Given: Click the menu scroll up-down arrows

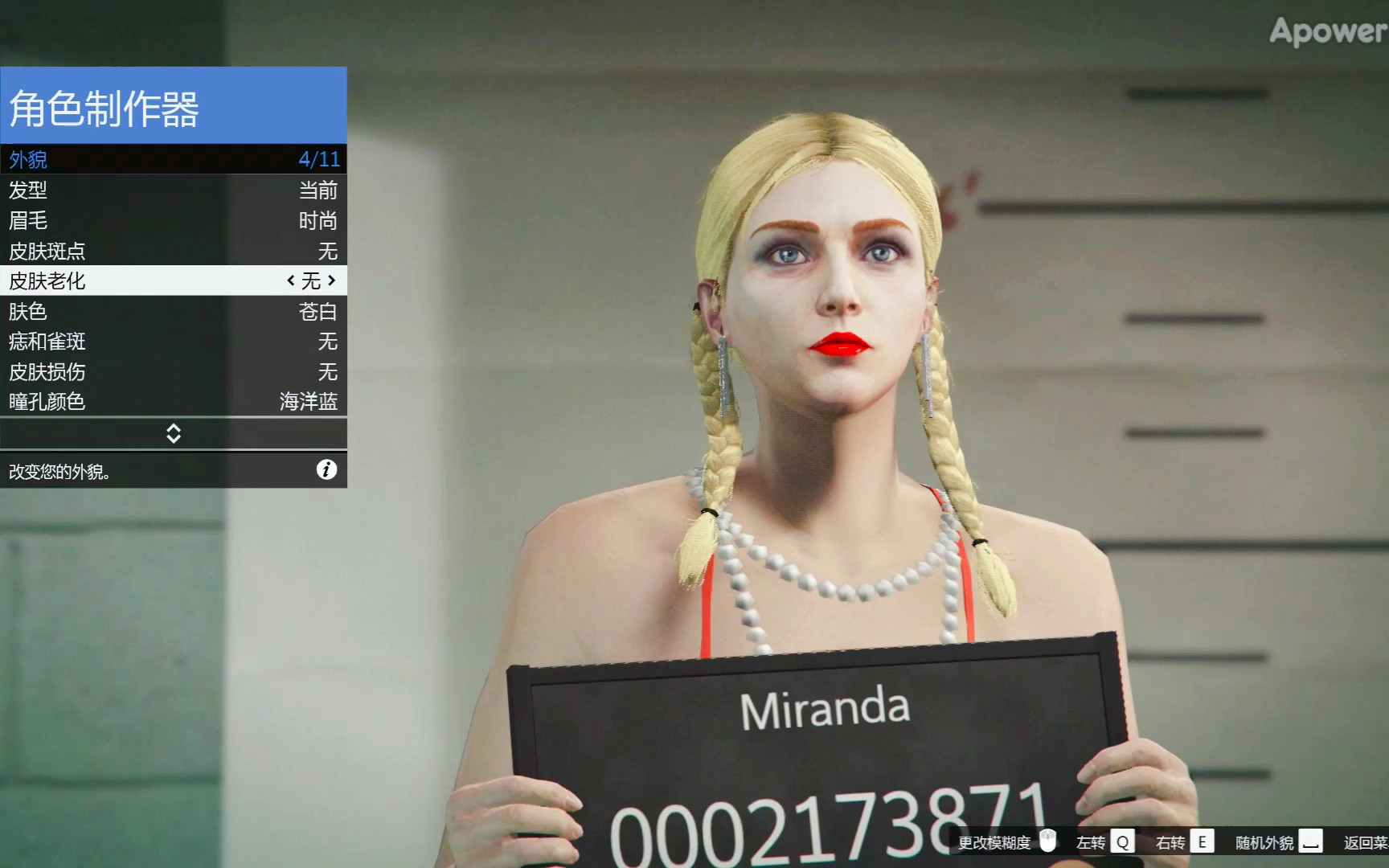Looking at the screenshot, I should [x=174, y=434].
